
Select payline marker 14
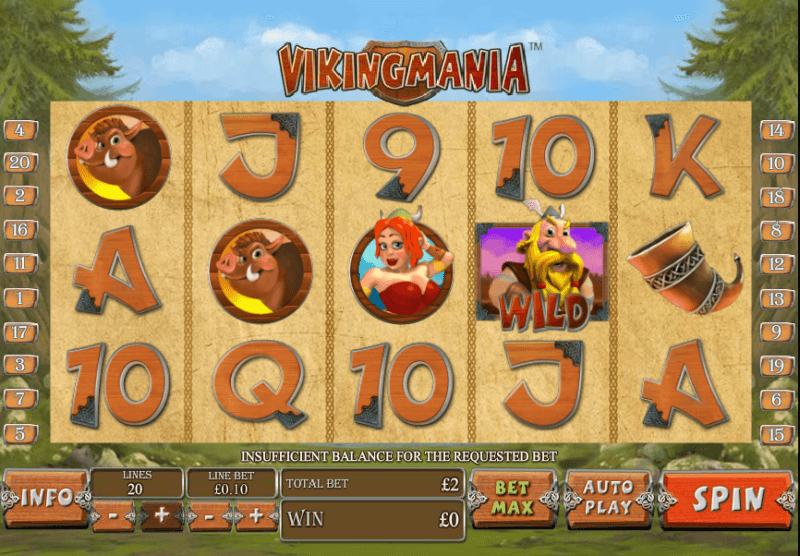point(777,130)
